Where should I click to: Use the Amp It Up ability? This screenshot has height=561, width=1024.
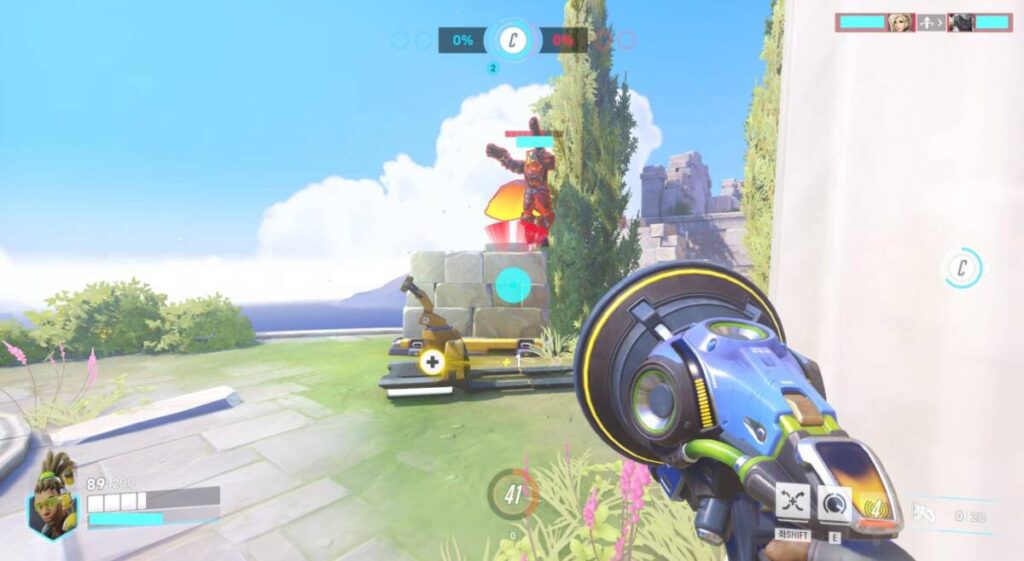835,503
